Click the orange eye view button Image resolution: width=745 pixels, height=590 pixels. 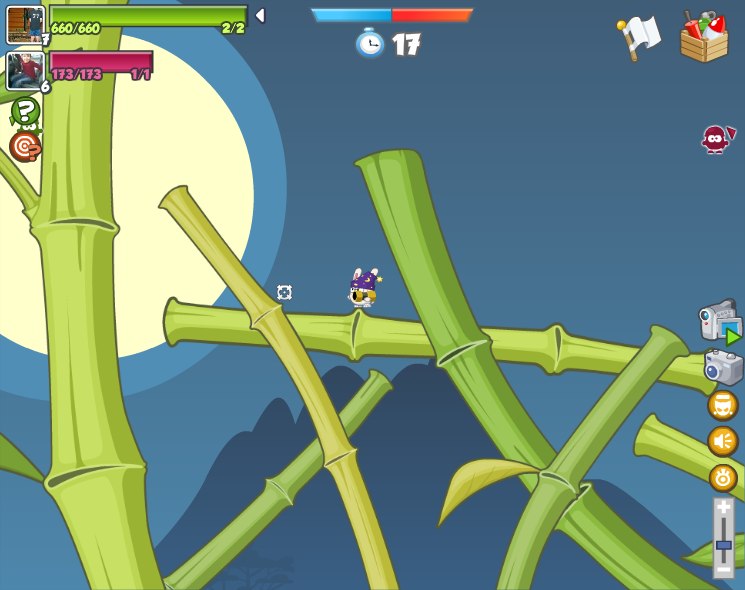pyautogui.click(x=723, y=477)
